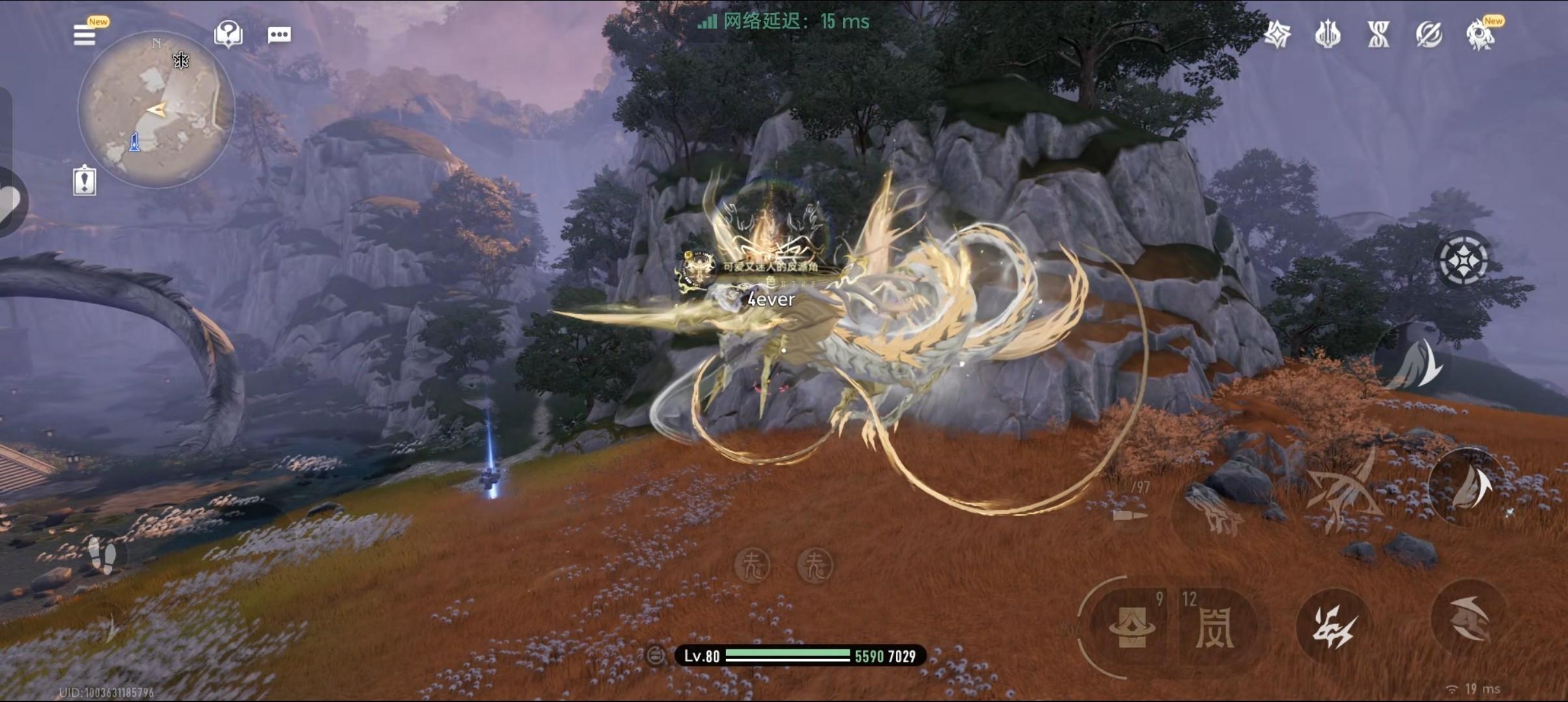Expand the circular minimap
The height and width of the screenshot is (702, 1568).
155,109
